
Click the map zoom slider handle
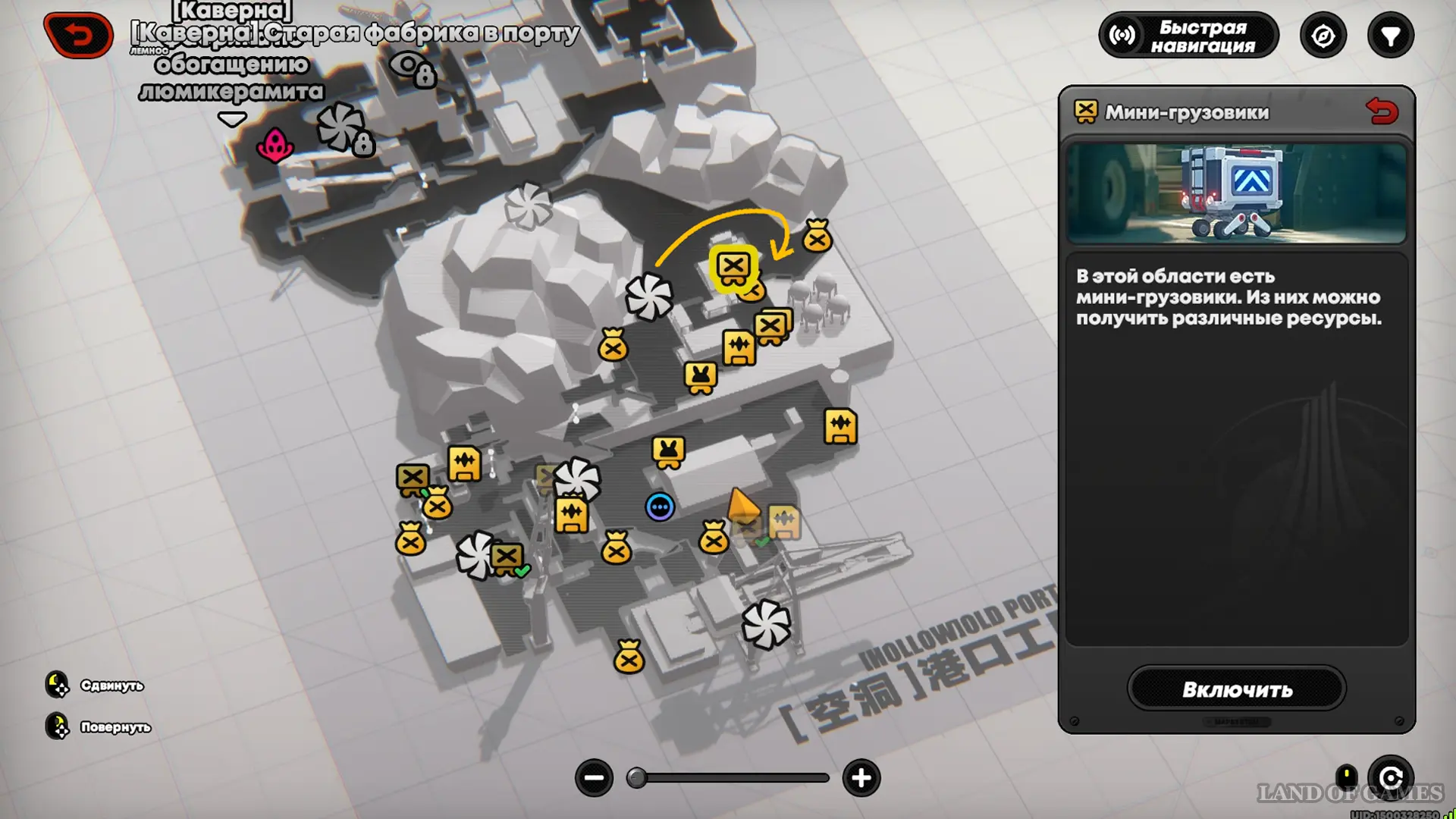click(637, 778)
